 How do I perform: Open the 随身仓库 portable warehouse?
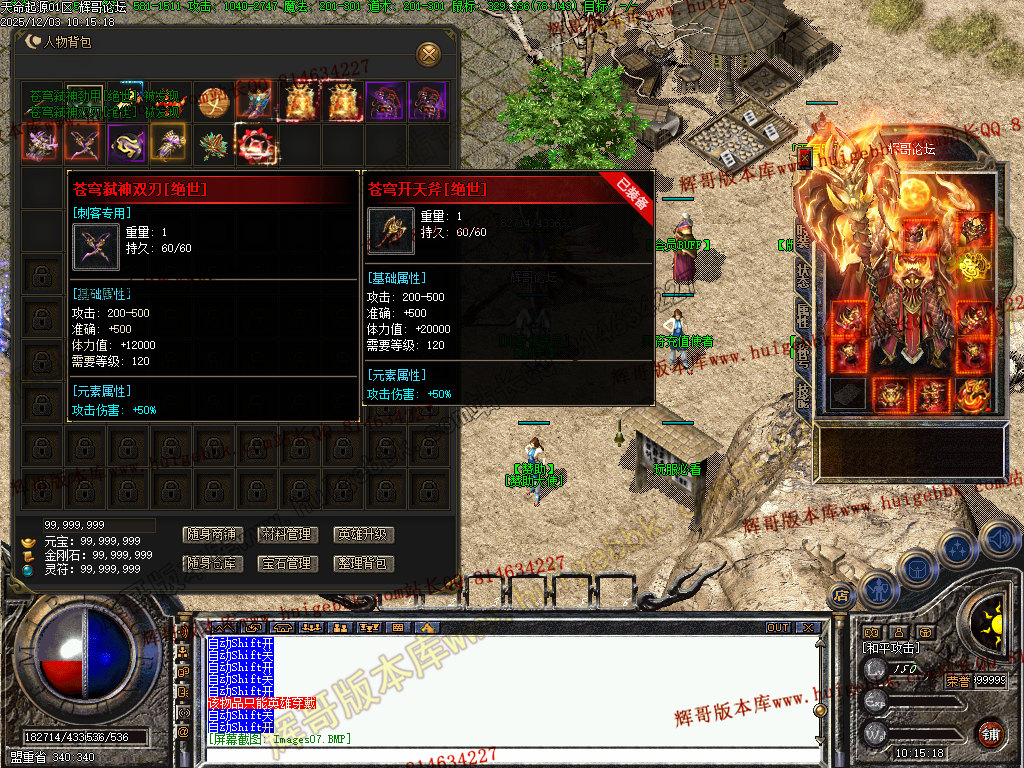[x=211, y=564]
